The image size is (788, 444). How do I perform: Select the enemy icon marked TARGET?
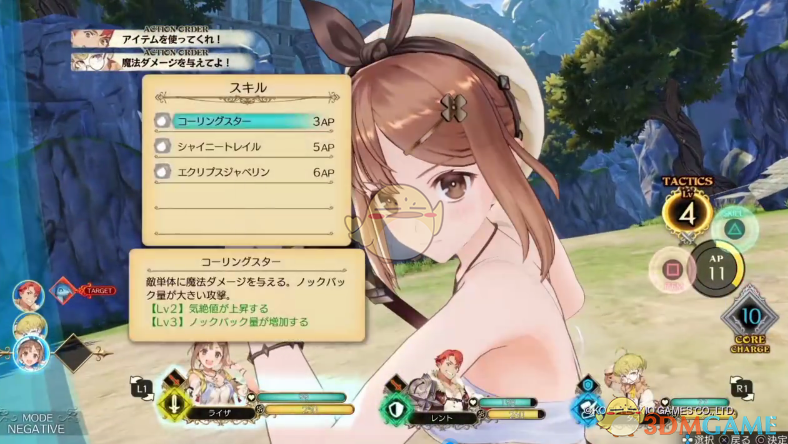[x=64, y=292]
